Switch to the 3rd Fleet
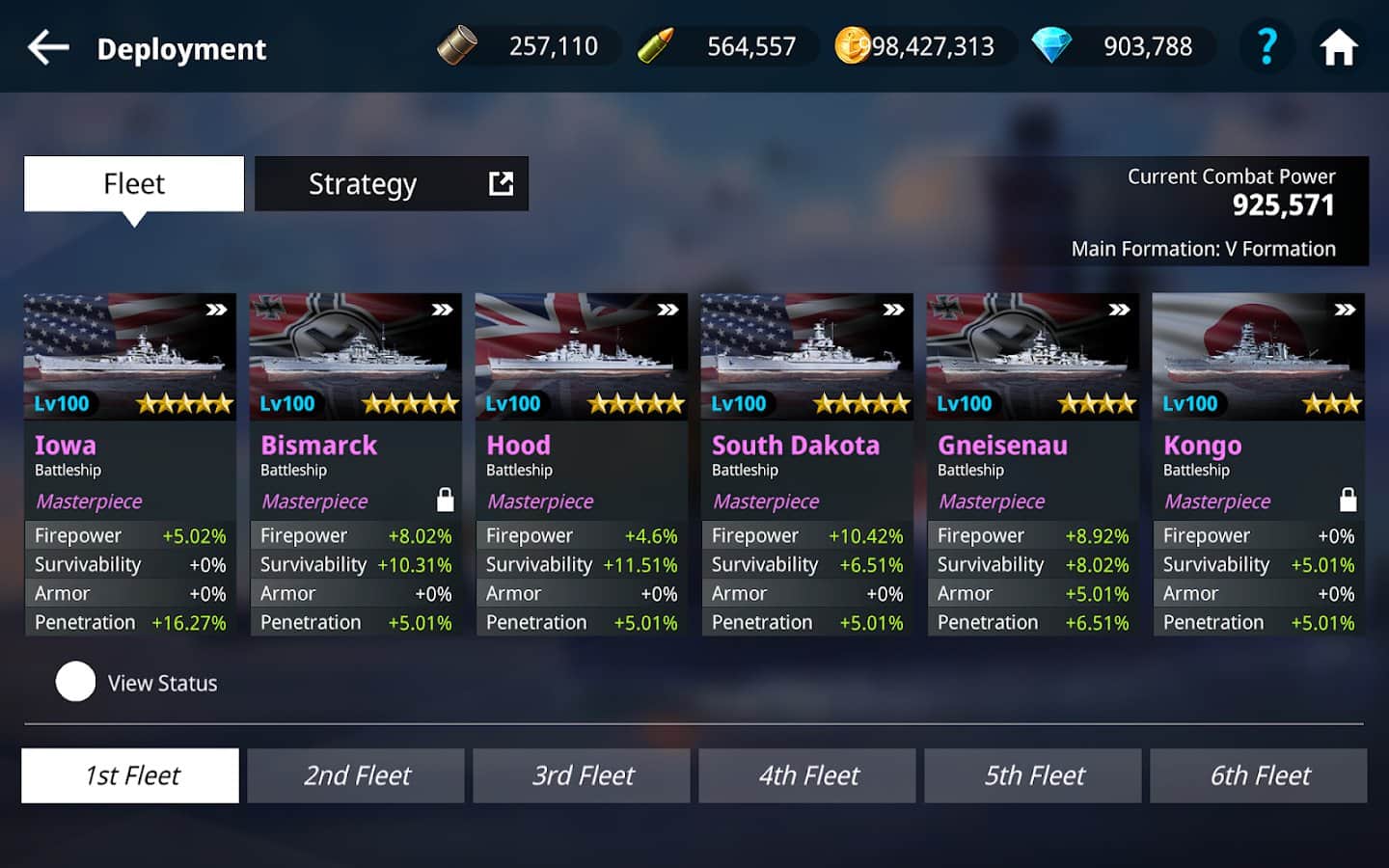Screen dimensions: 1389x868 coord(582,775)
